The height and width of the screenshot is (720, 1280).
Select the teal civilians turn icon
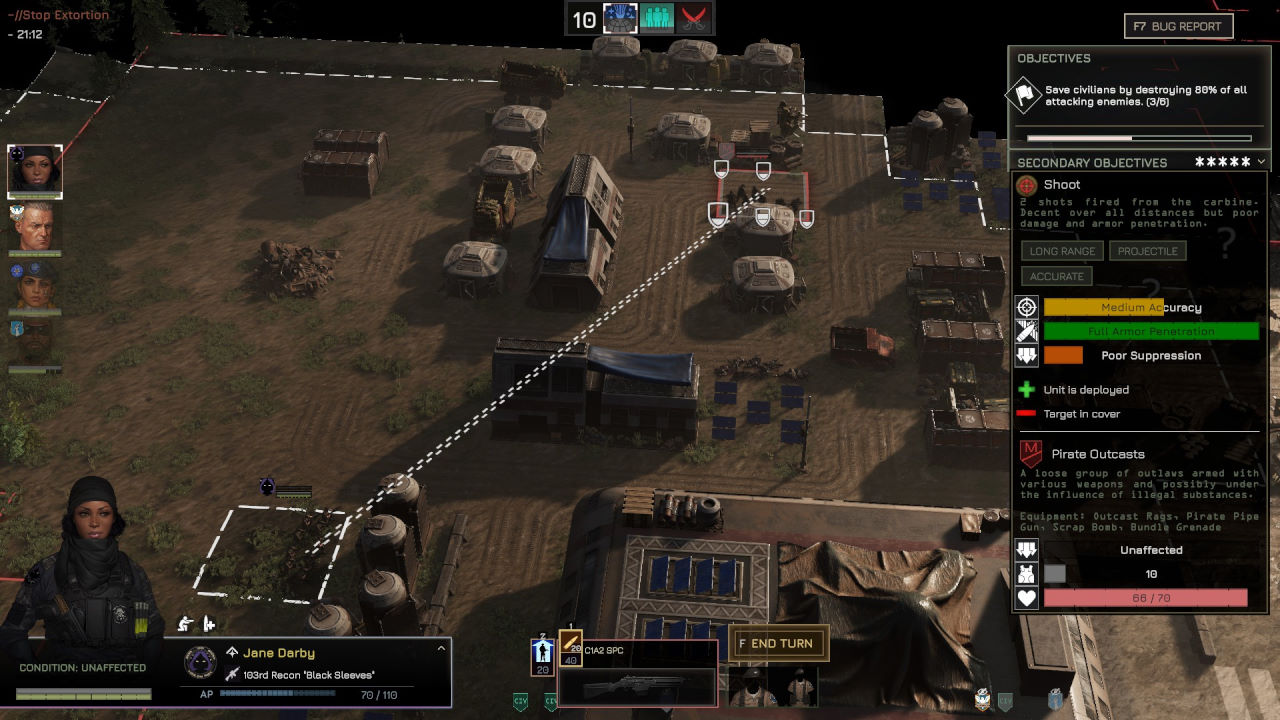(x=657, y=19)
